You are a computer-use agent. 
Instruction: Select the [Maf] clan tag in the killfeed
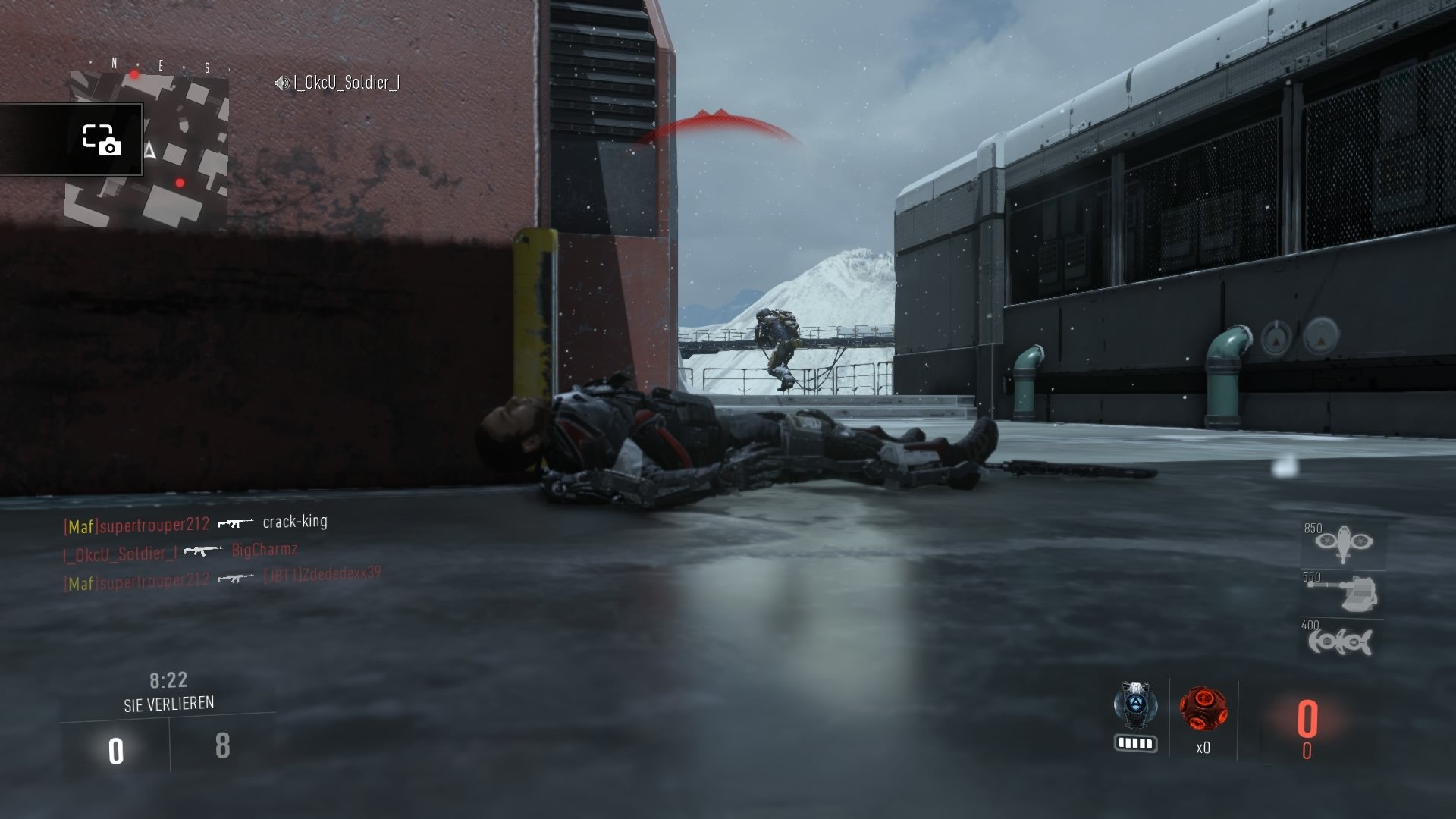80,523
